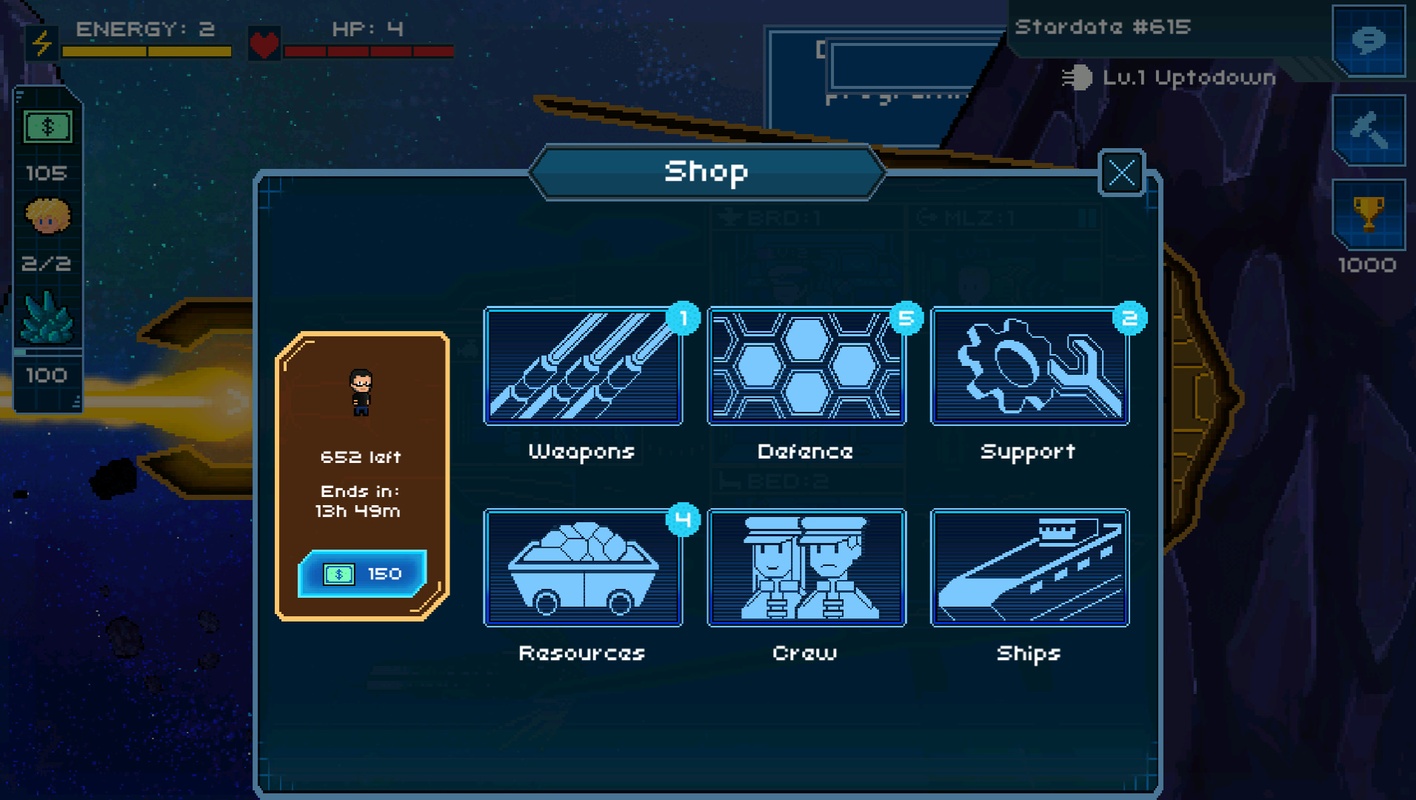The width and height of the screenshot is (1416, 800).
Task: Open the Weapons shop category
Action: pyautogui.click(x=583, y=367)
